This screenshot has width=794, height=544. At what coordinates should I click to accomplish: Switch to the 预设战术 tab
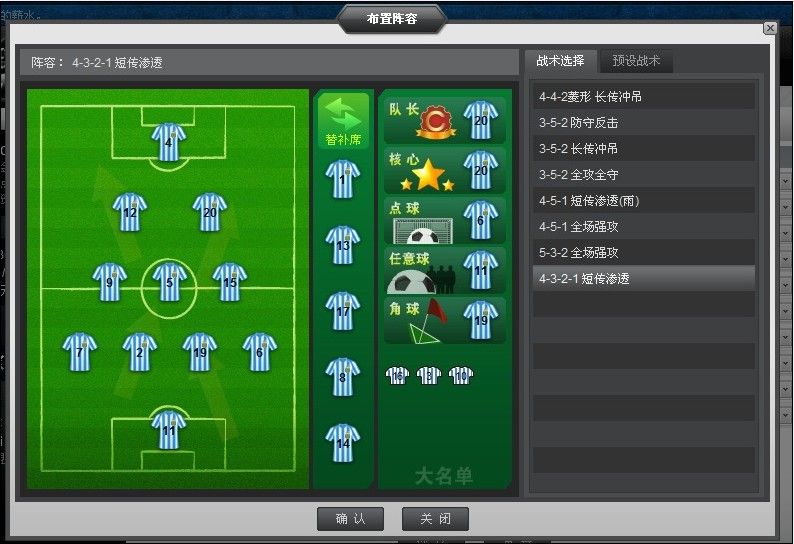click(x=636, y=61)
